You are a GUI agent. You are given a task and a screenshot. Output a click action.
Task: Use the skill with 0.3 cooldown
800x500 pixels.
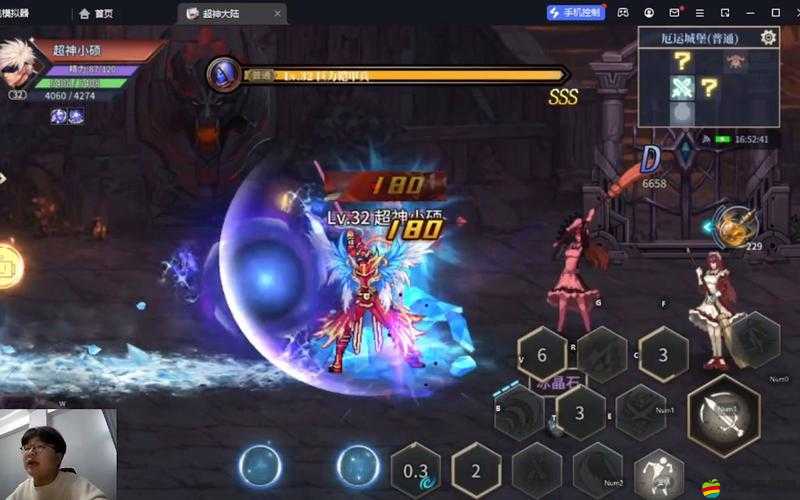coord(416,471)
